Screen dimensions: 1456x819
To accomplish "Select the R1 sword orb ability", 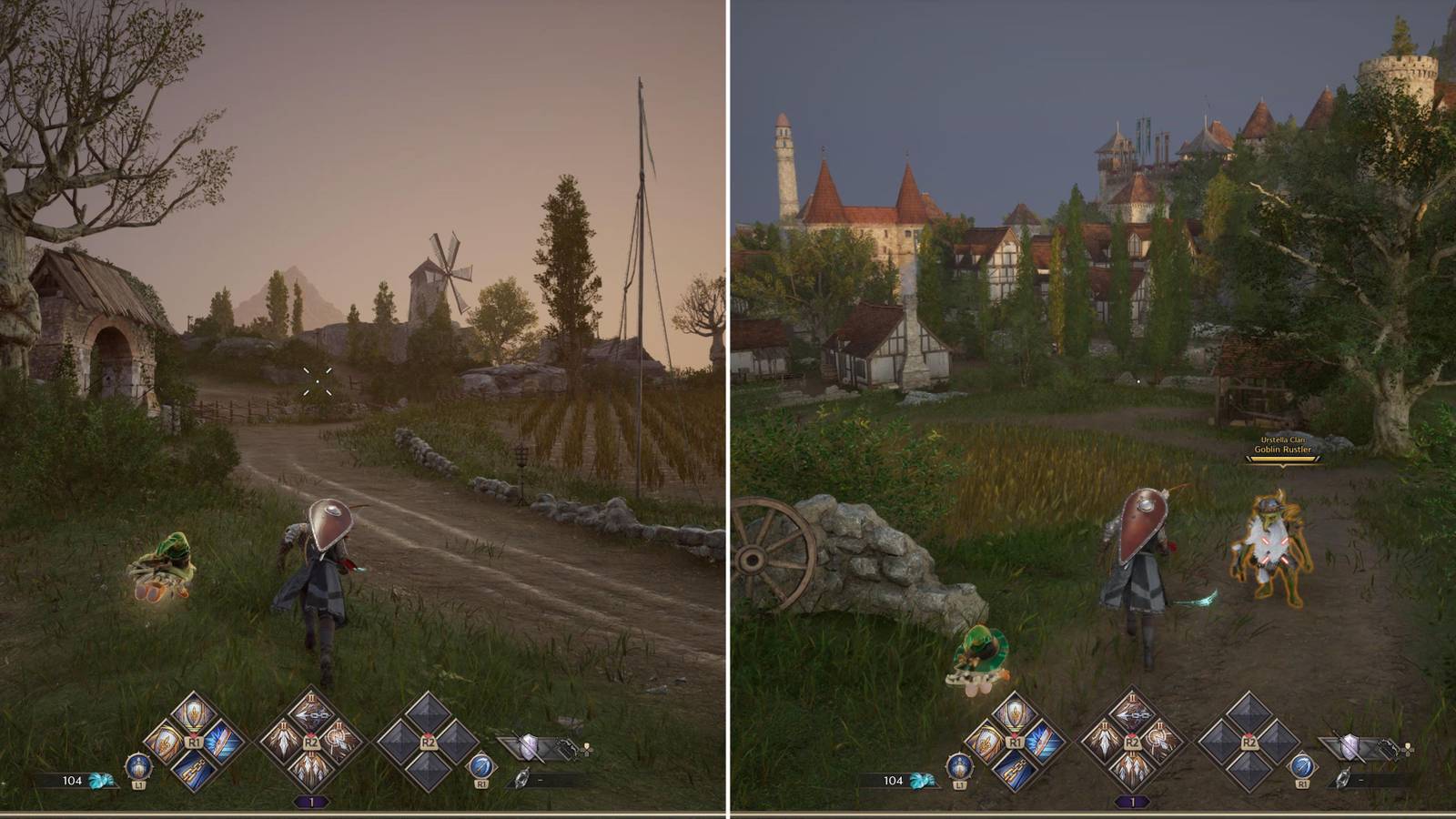I will tap(482, 766).
